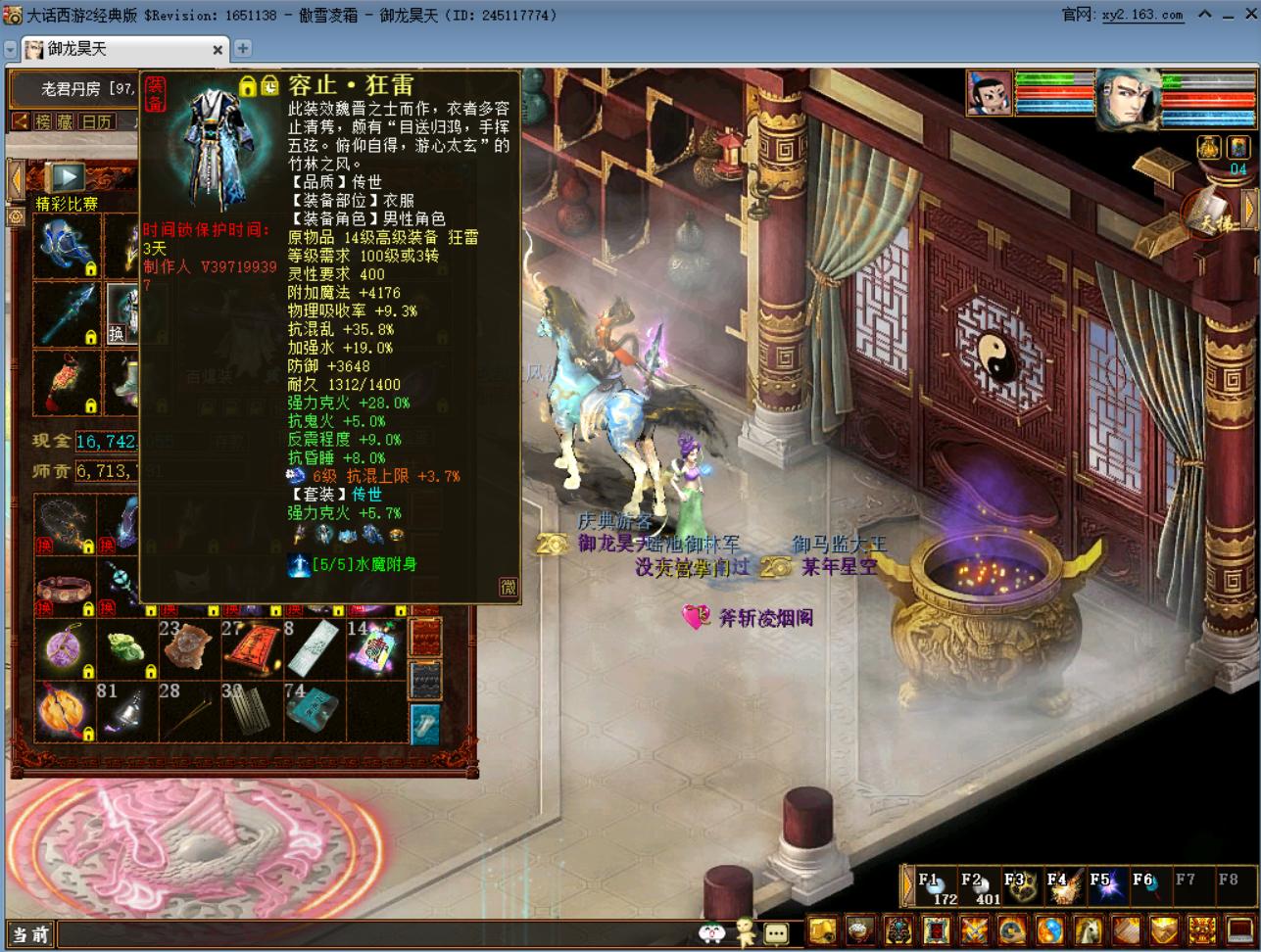
Task: Click the blue spear weapon slot
Action: (x=66, y=314)
